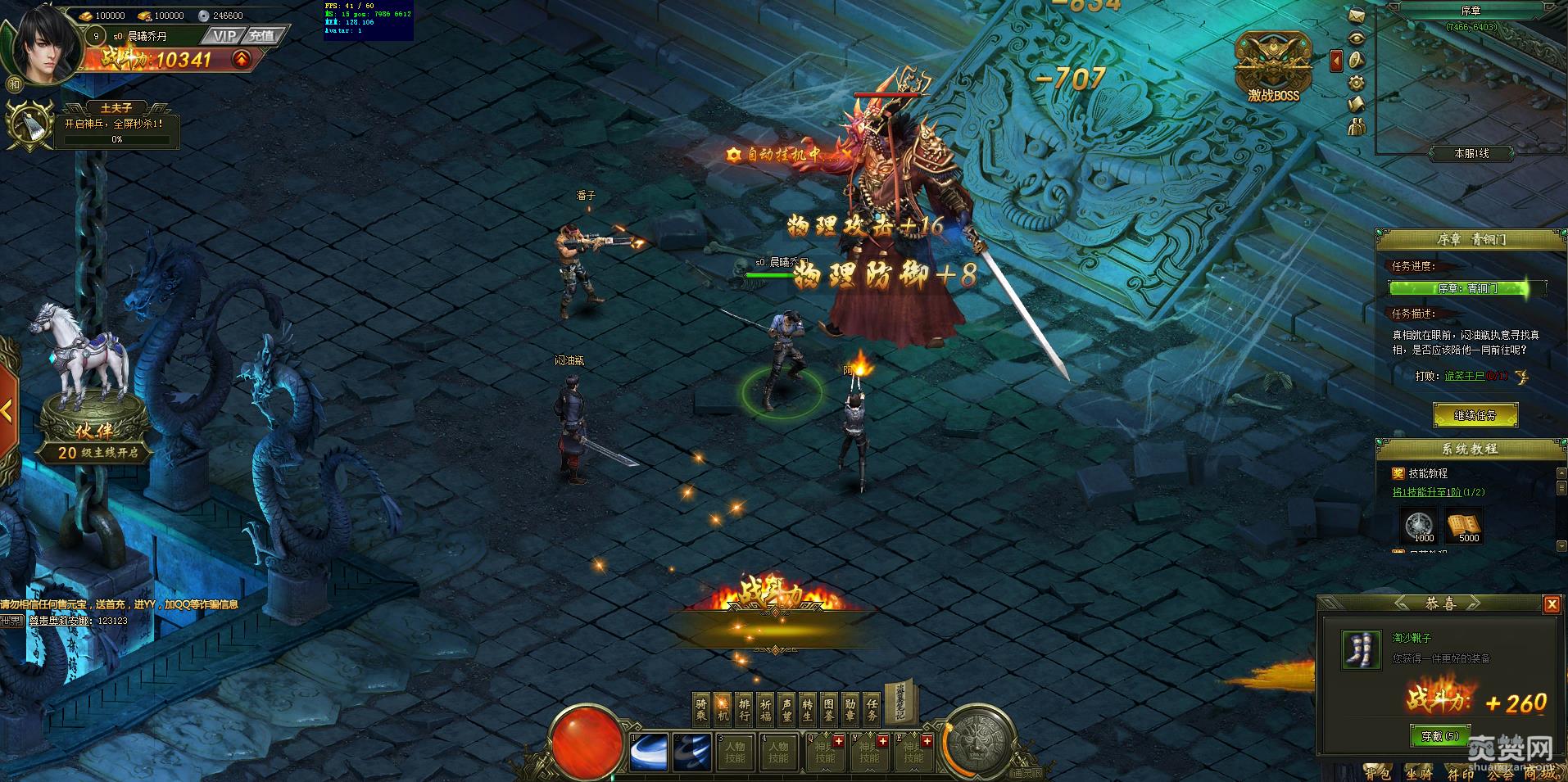Image resolution: width=1568 pixels, height=782 pixels.
Task: Open the 祈福 blessing tile
Action: coord(765,709)
